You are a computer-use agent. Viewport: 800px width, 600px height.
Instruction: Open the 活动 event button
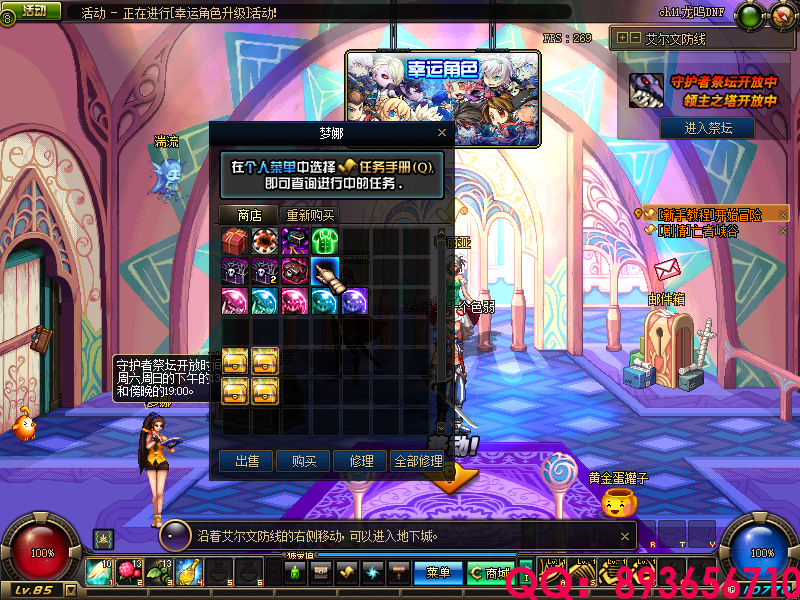(36, 10)
